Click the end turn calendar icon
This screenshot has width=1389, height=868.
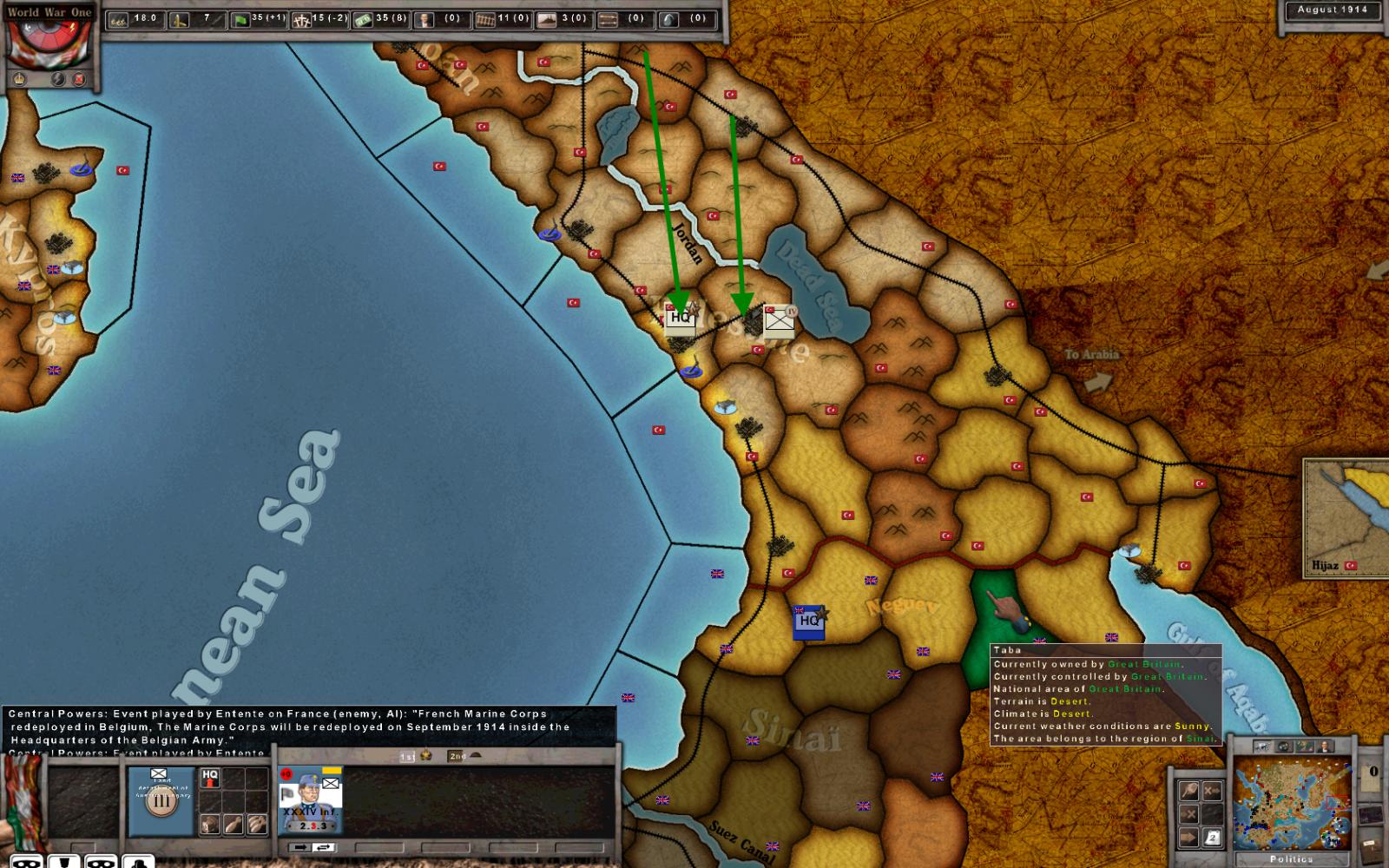click(1213, 838)
